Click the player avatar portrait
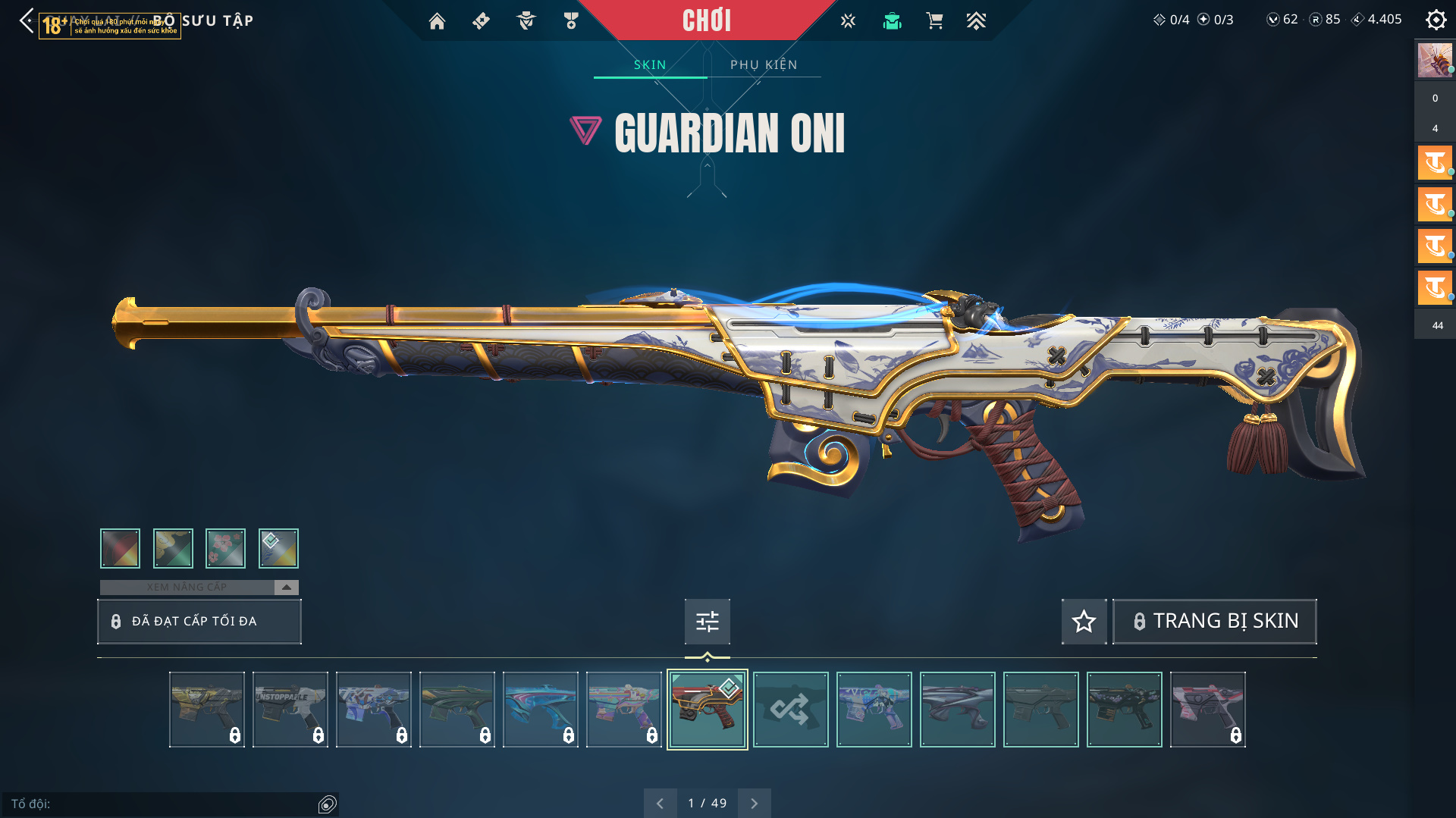This screenshot has height=818, width=1456. click(1434, 60)
